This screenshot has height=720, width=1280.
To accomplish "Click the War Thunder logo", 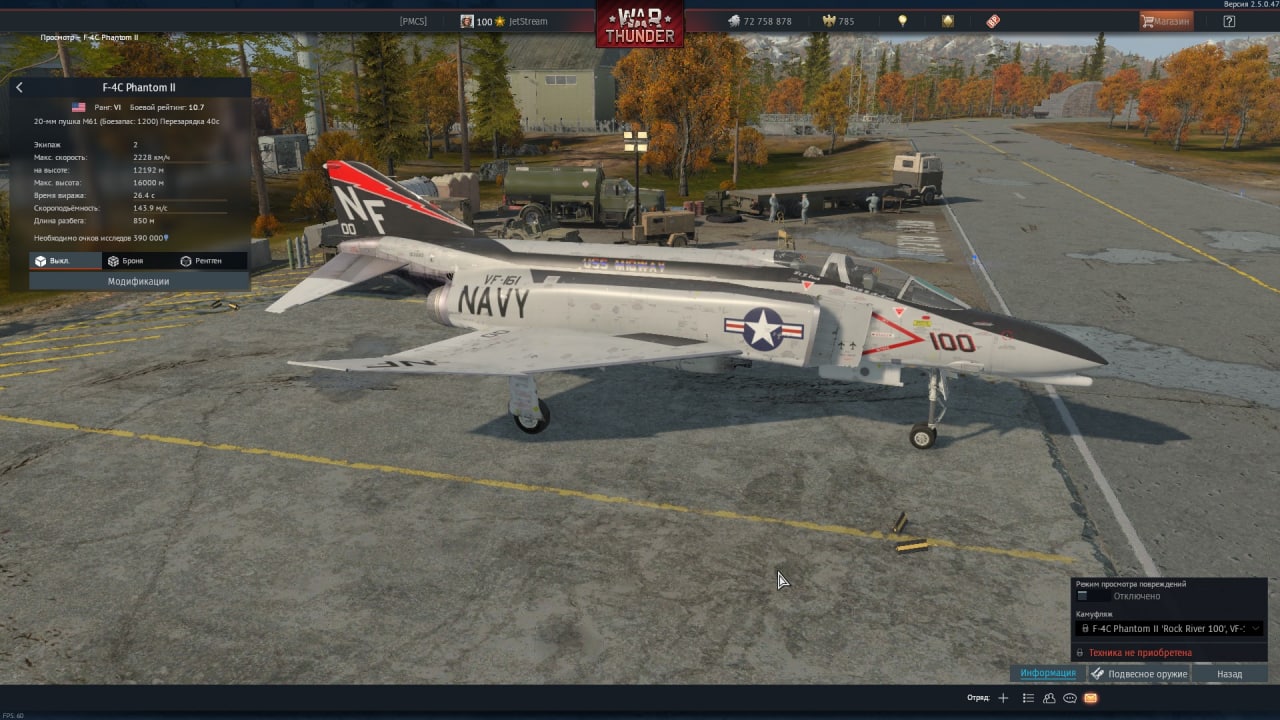I will [640, 24].
